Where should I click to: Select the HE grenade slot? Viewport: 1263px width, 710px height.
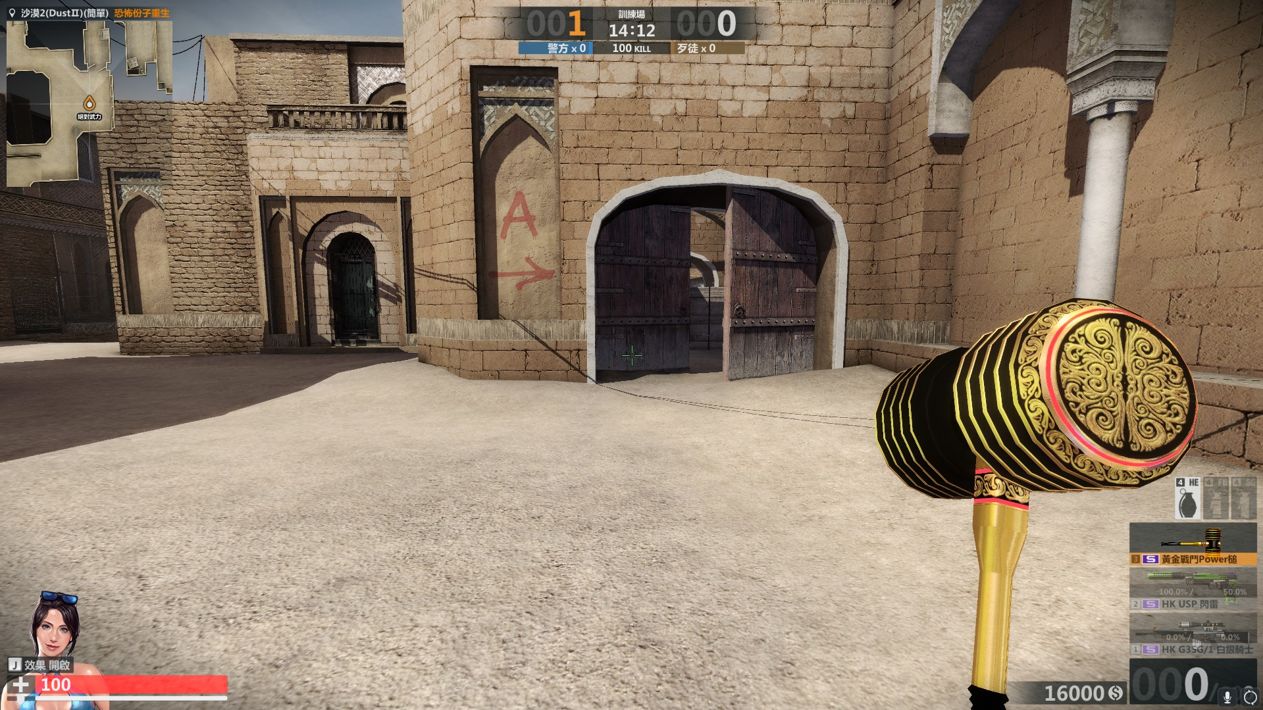point(1189,498)
